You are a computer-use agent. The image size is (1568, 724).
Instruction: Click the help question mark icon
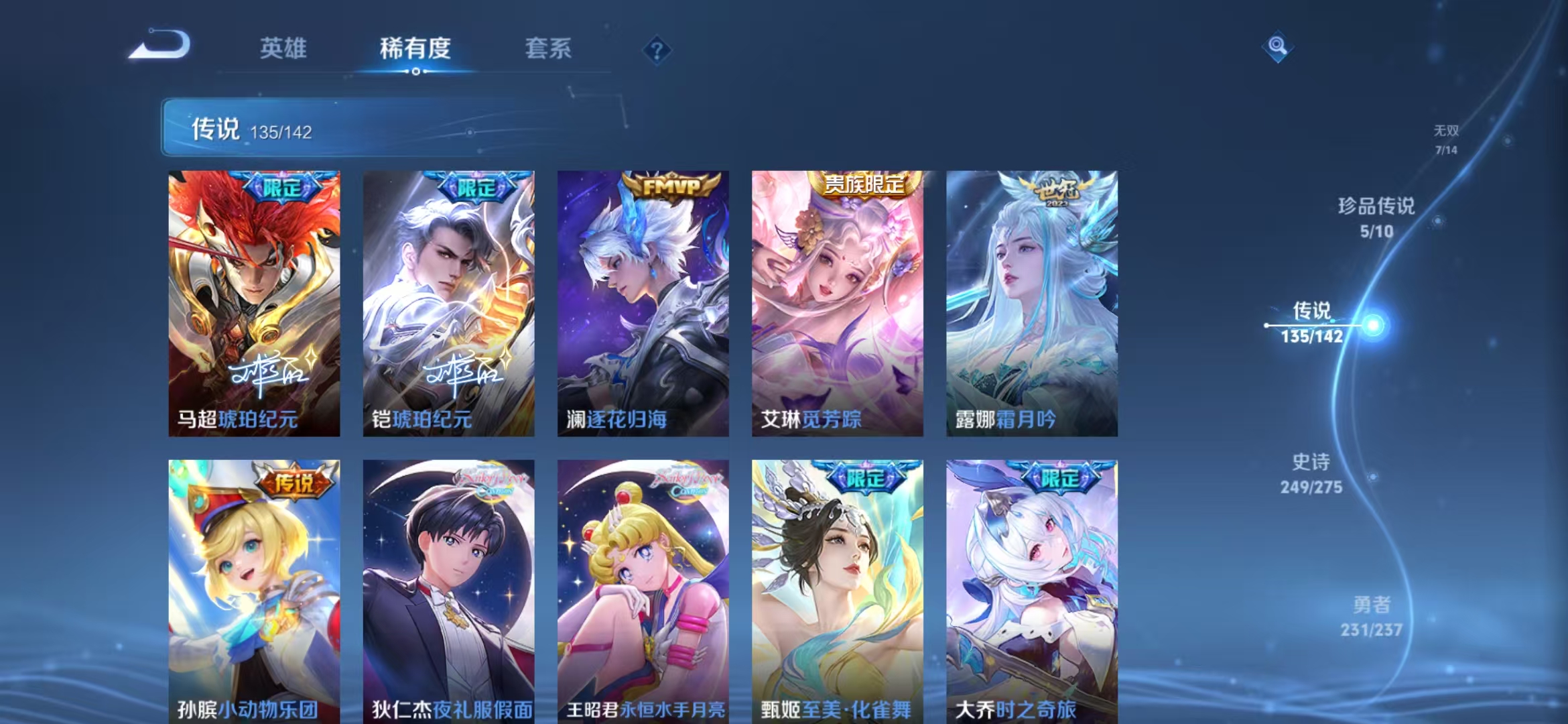pos(658,50)
